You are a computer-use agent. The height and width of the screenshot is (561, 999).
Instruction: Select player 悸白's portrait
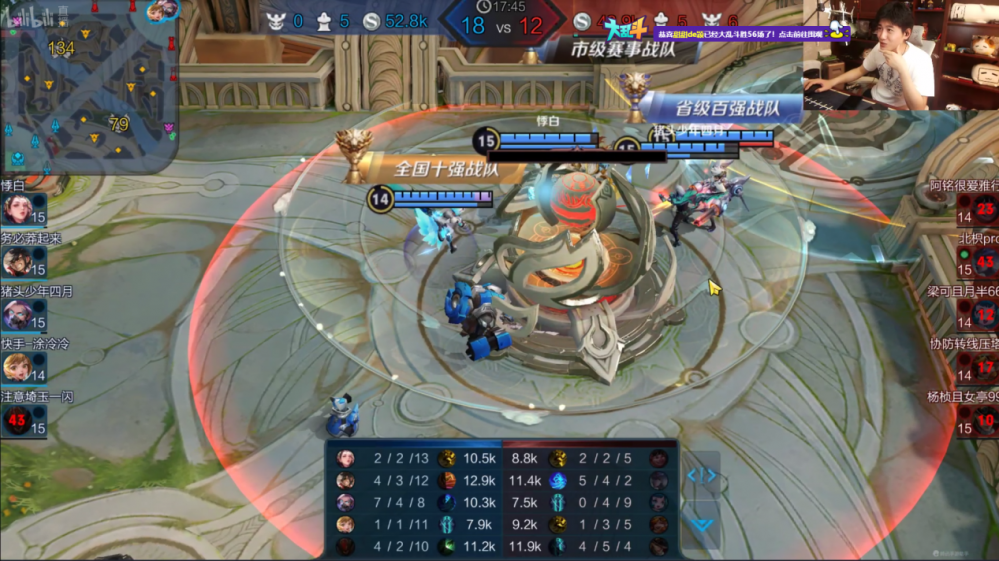(17, 210)
